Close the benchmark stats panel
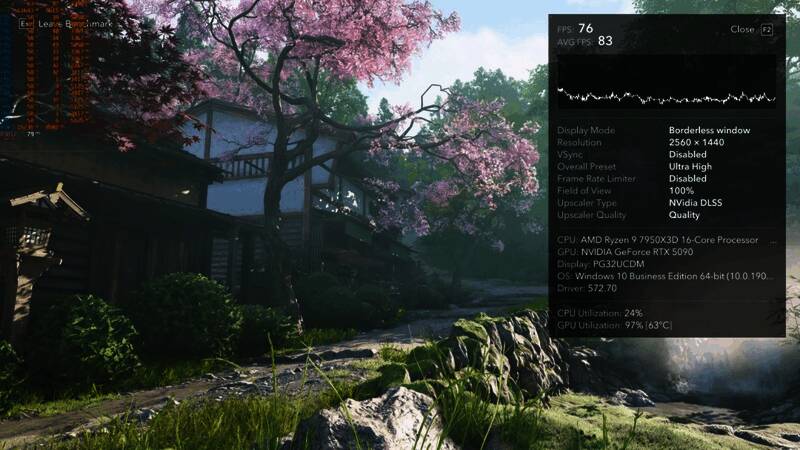The width and height of the screenshot is (800, 450). coord(751,30)
